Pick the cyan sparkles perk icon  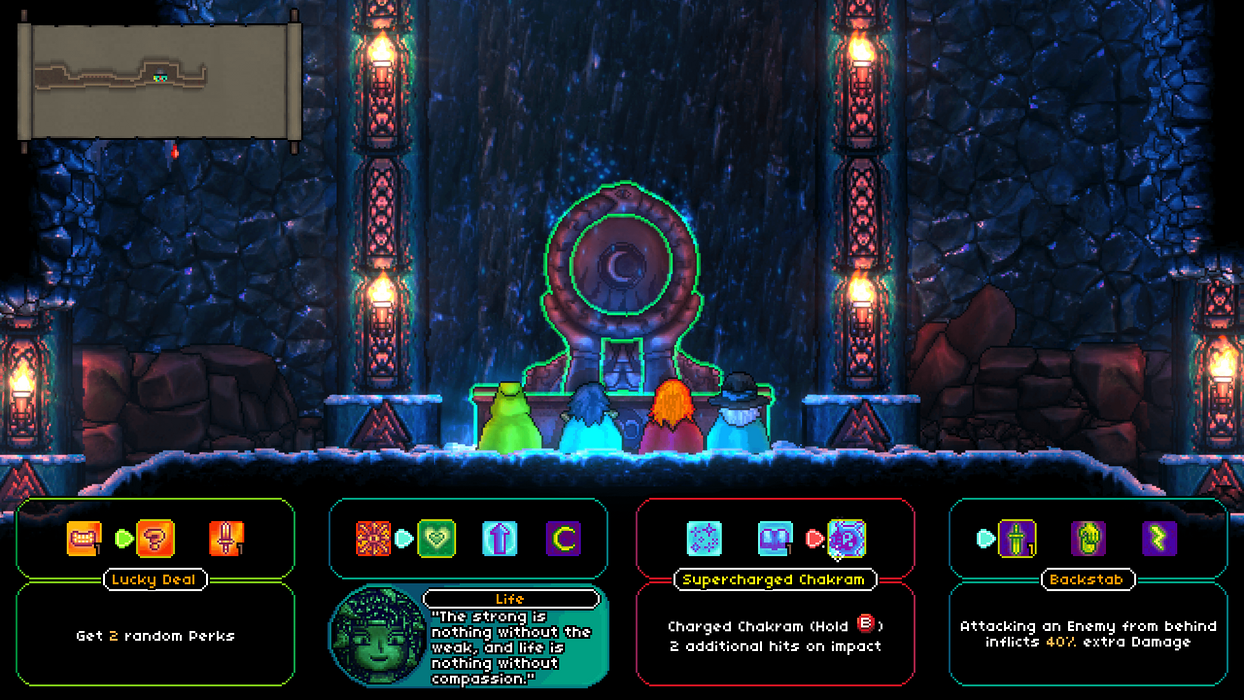tap(704, 539)
